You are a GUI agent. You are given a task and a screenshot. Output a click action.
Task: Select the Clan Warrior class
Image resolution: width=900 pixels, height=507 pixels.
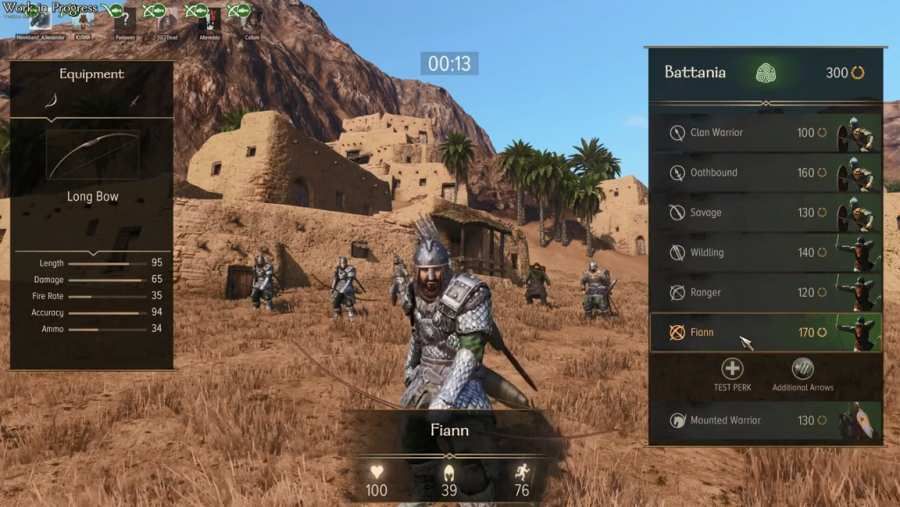[x=765, y=133]
